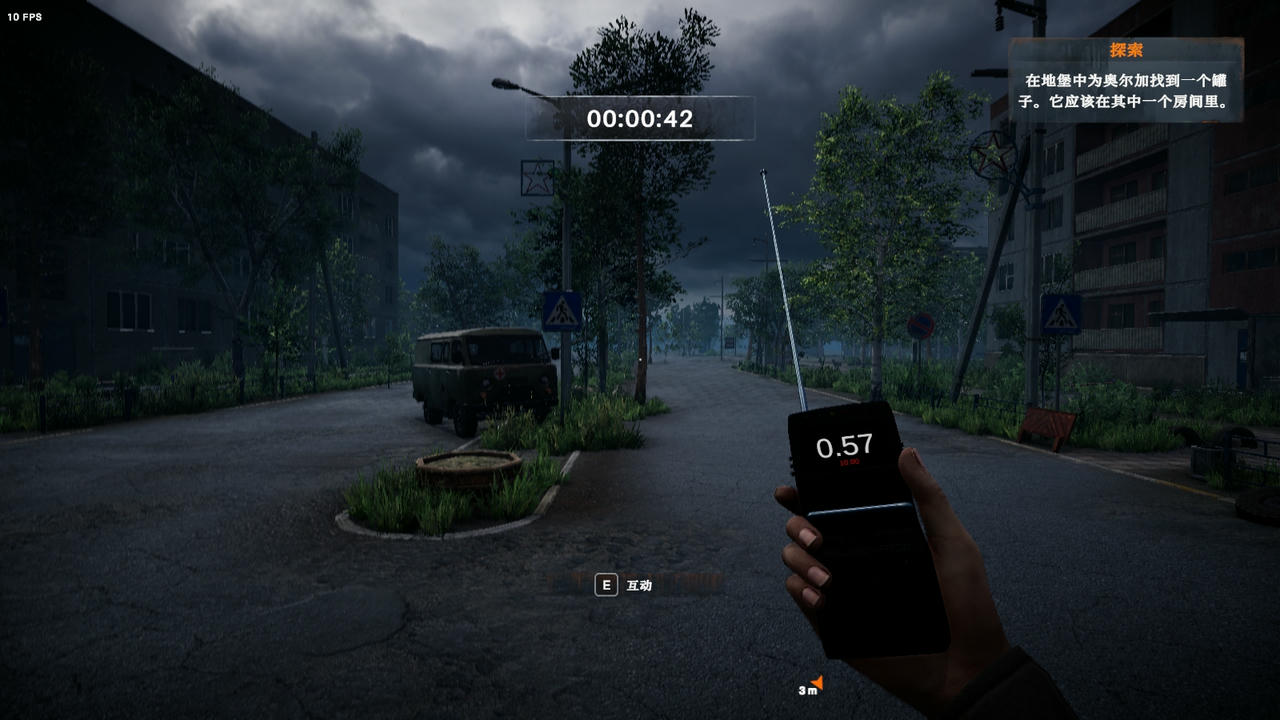Select the 探索 quest objective tracker
This screenshot has height=720, width=1280.
pos(1125,80)
